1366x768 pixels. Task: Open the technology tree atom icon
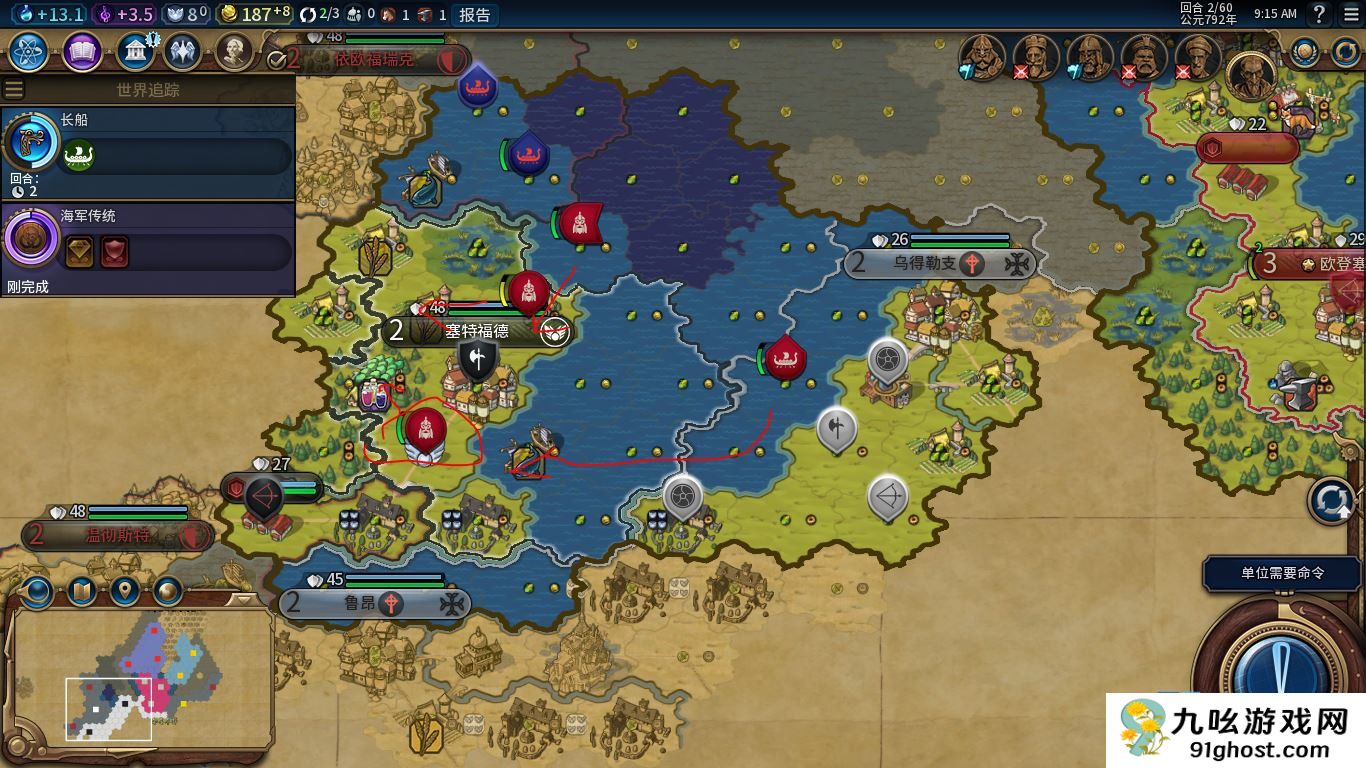(x=29, y=52)
